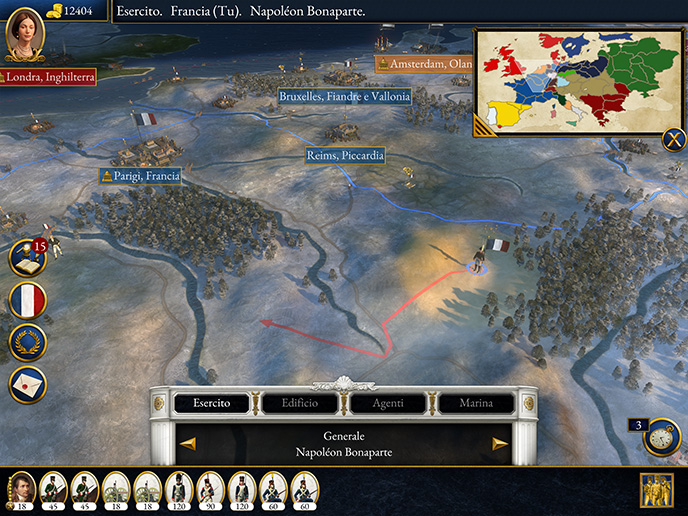Close the minimap with the X button

pyautogui.click(x=674, y=140)
